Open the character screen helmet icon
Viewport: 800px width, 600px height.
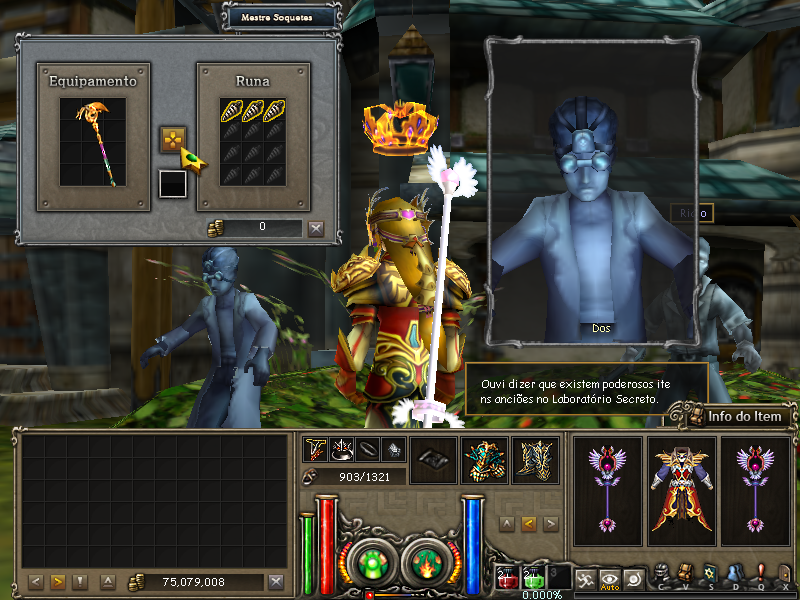[662, 574]
